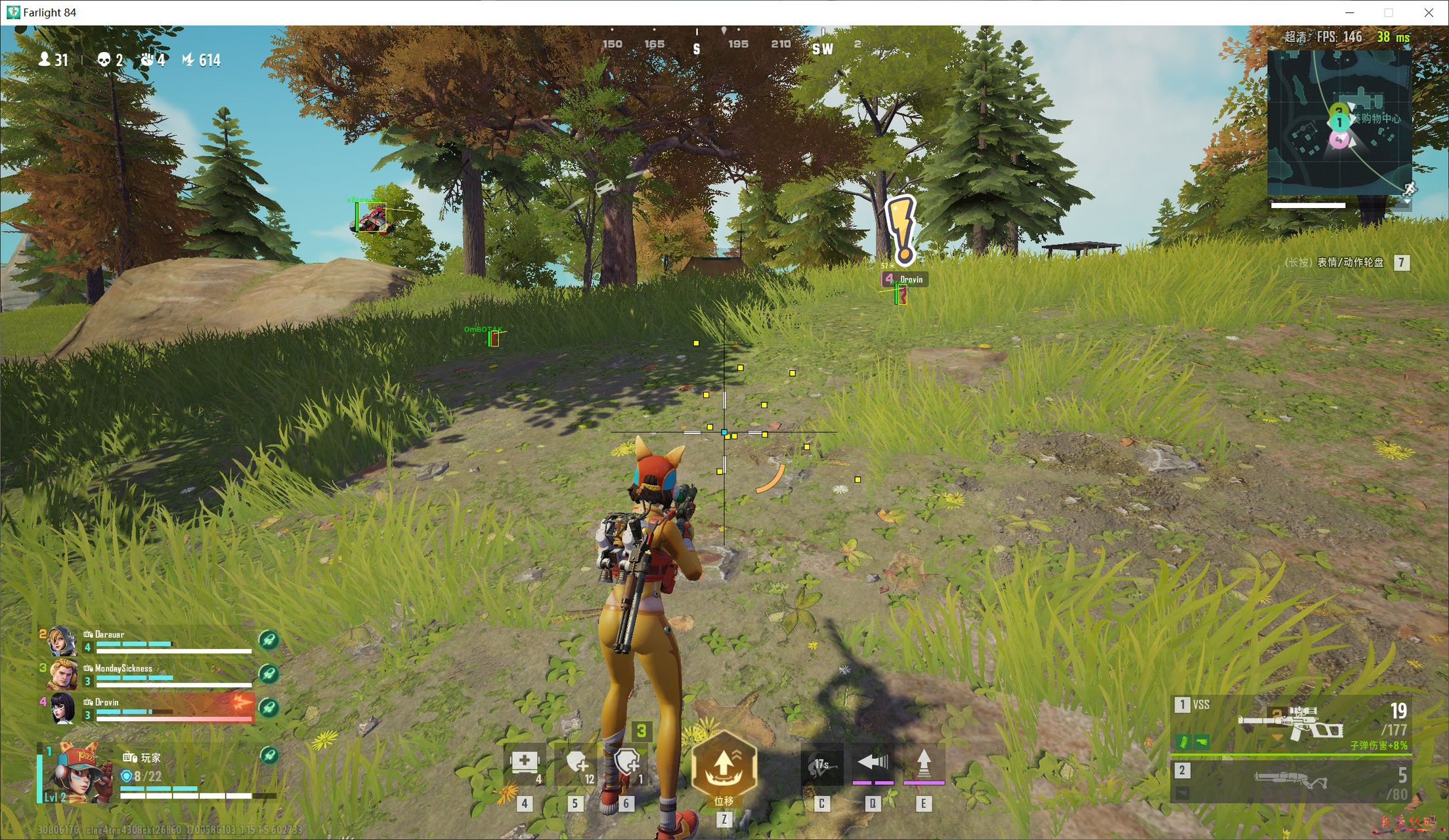The height and width of the screenshot is (840, 1449).
Task: Minimize the Farlight 84 window
Action: click(1350, 12)
